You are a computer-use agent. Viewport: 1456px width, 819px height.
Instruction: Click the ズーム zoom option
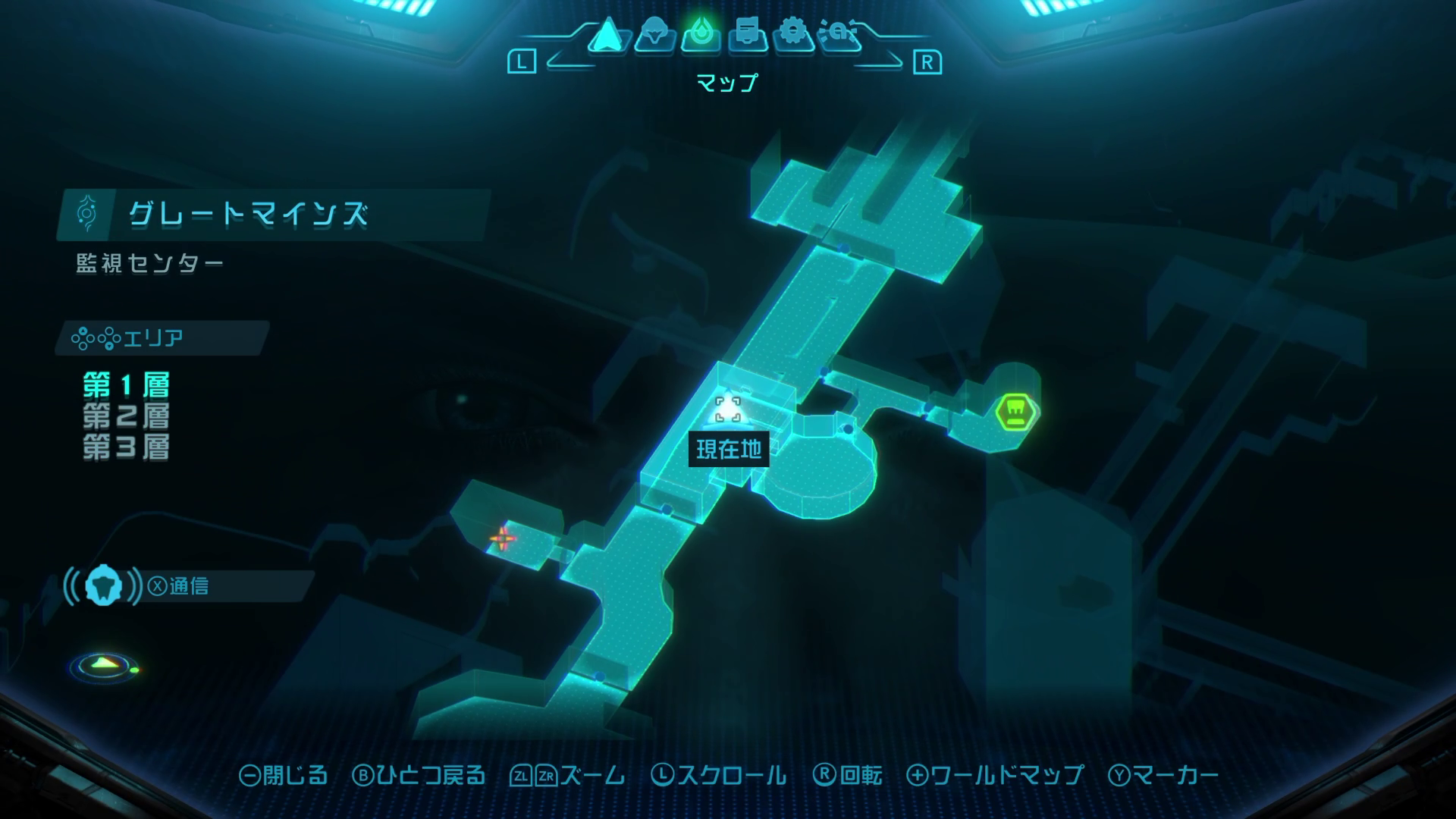click(x=569, y=775)
